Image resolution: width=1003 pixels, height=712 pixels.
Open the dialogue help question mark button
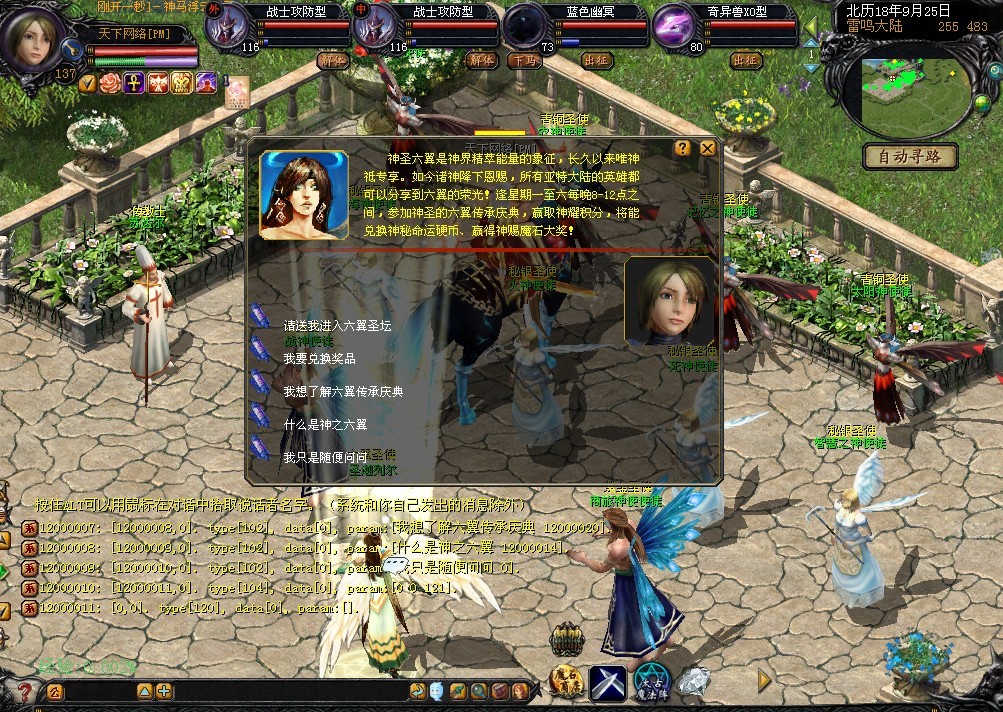click(683, 148)
